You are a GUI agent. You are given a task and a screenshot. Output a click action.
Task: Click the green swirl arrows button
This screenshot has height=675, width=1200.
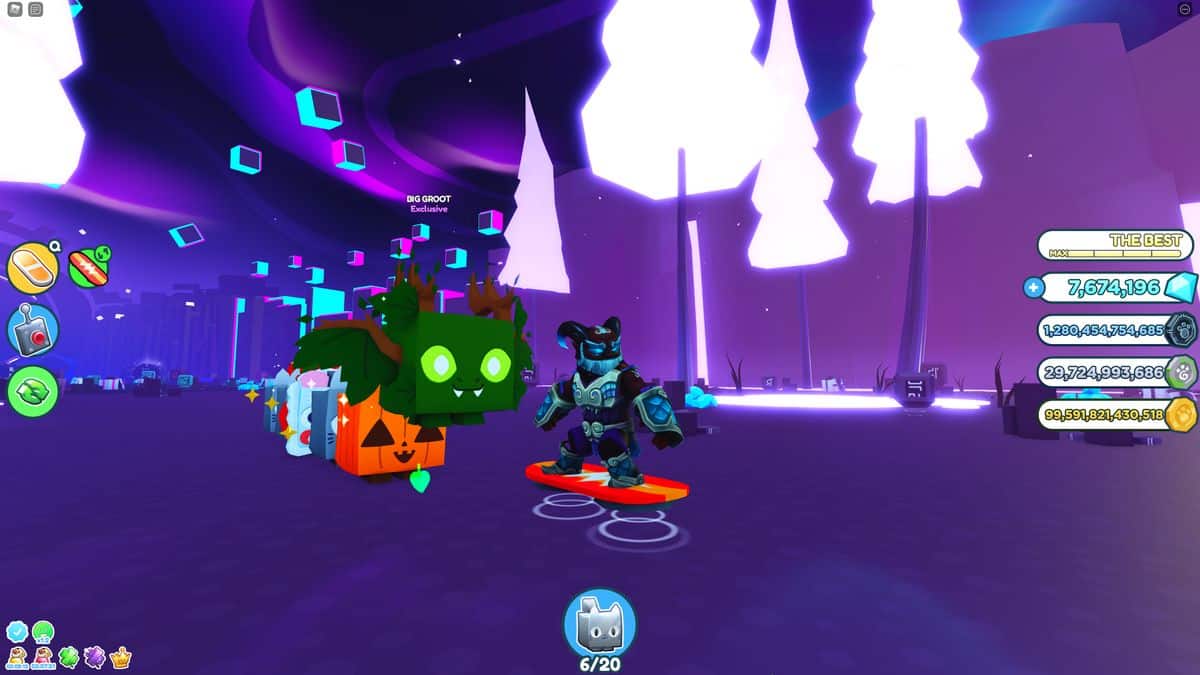point(33,391)
